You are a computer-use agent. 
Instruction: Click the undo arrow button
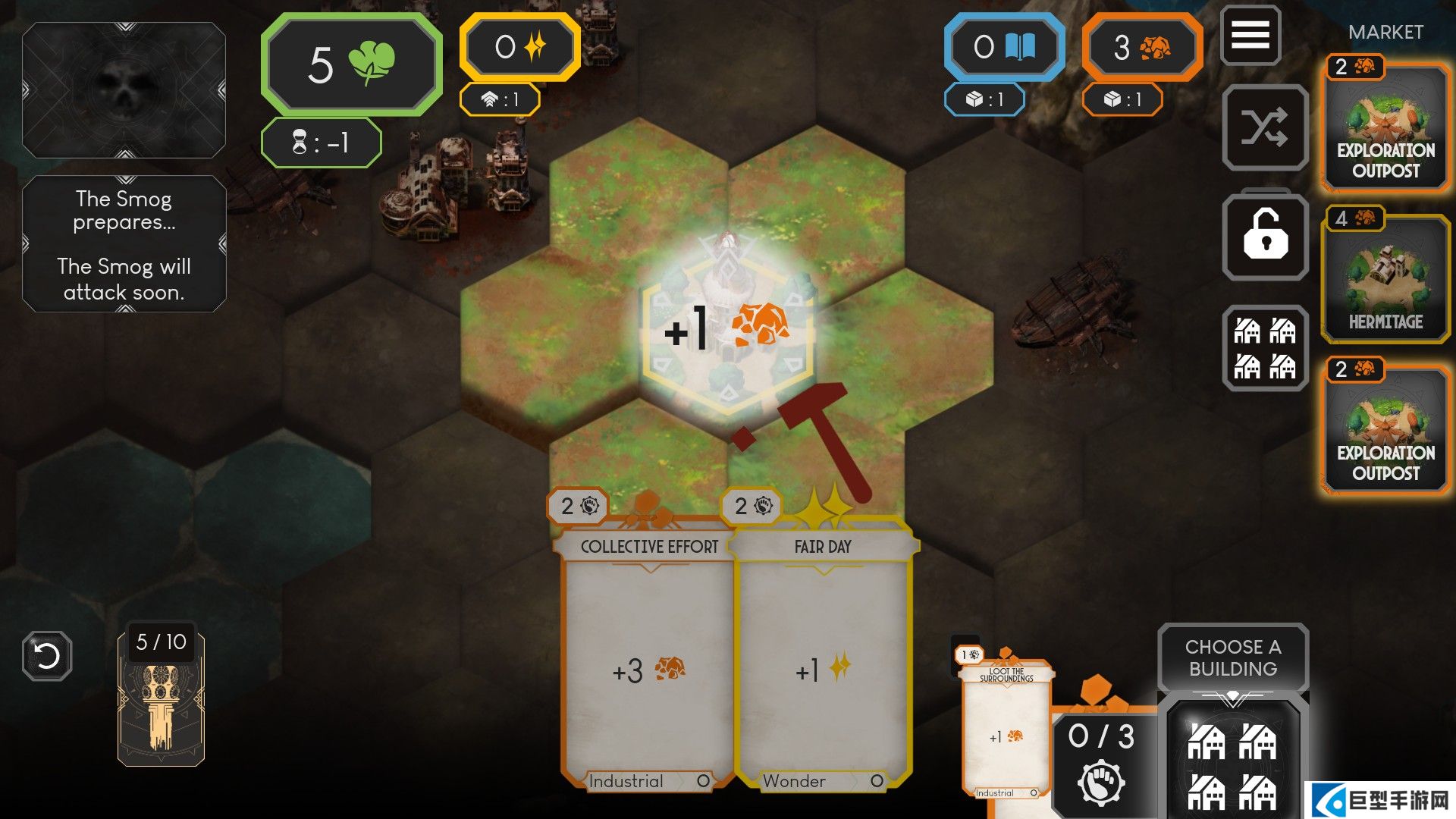point(47,655)
